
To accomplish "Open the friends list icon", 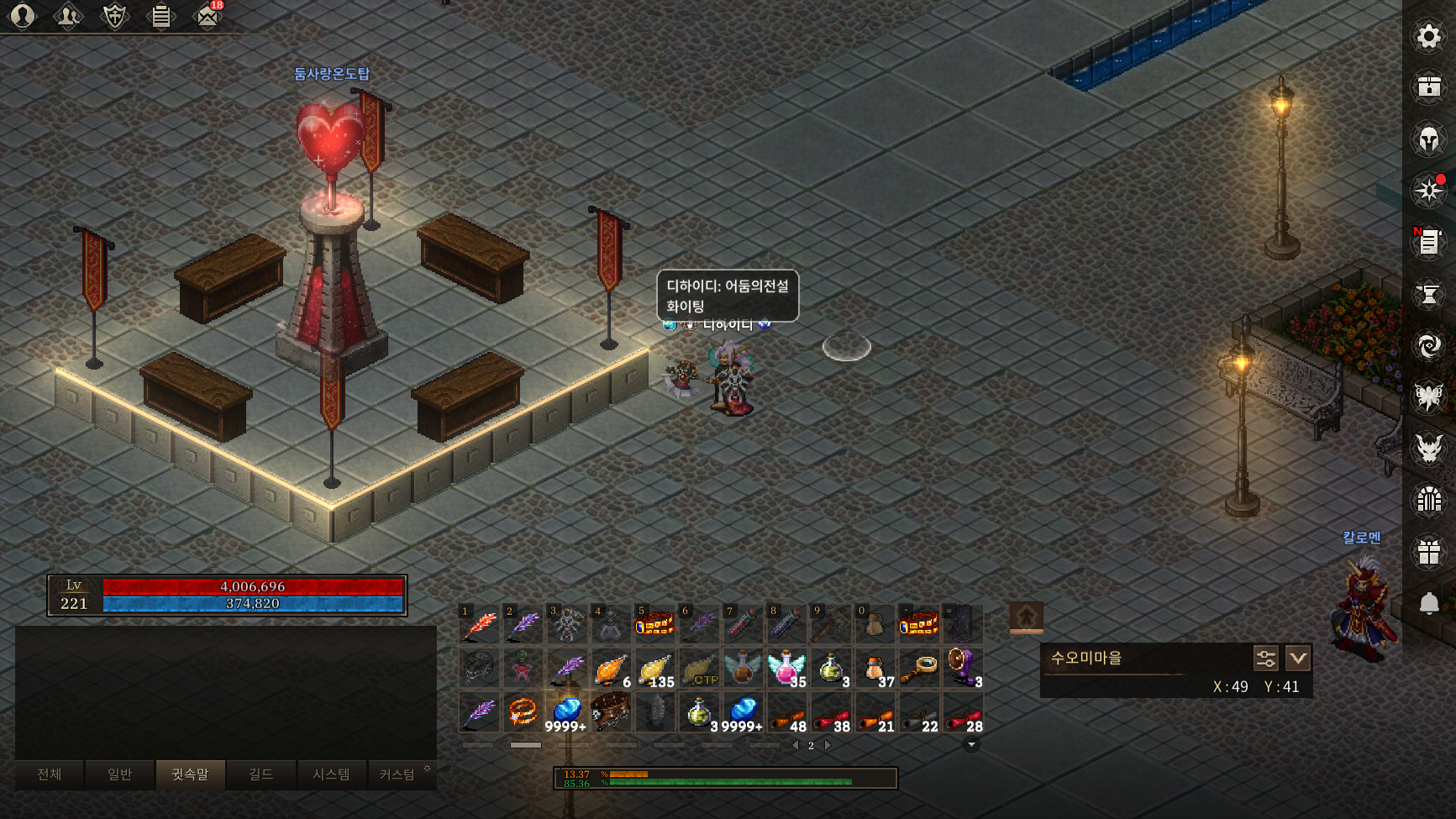I will pos(68,16).
